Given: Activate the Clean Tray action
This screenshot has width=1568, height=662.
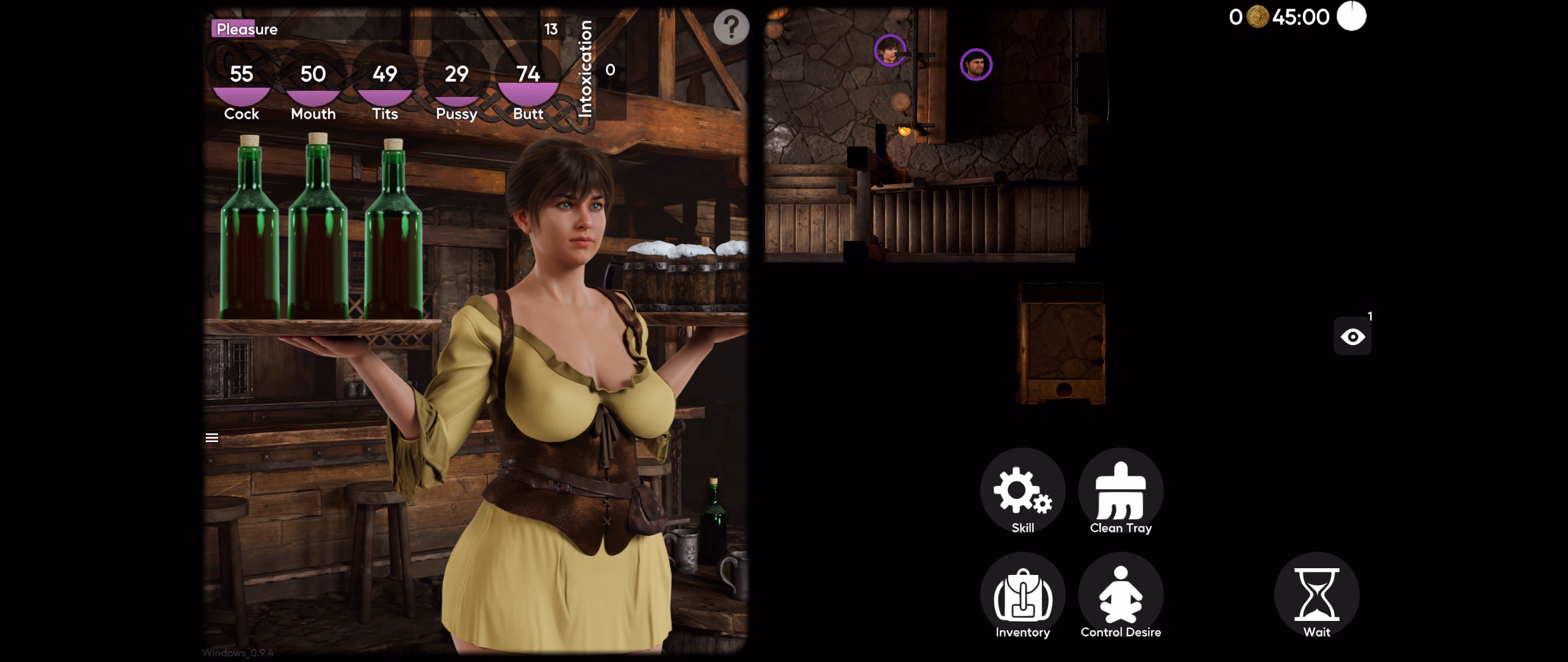Looking at the screenshot, I should pyautogui.click(x=1120, y=492).
